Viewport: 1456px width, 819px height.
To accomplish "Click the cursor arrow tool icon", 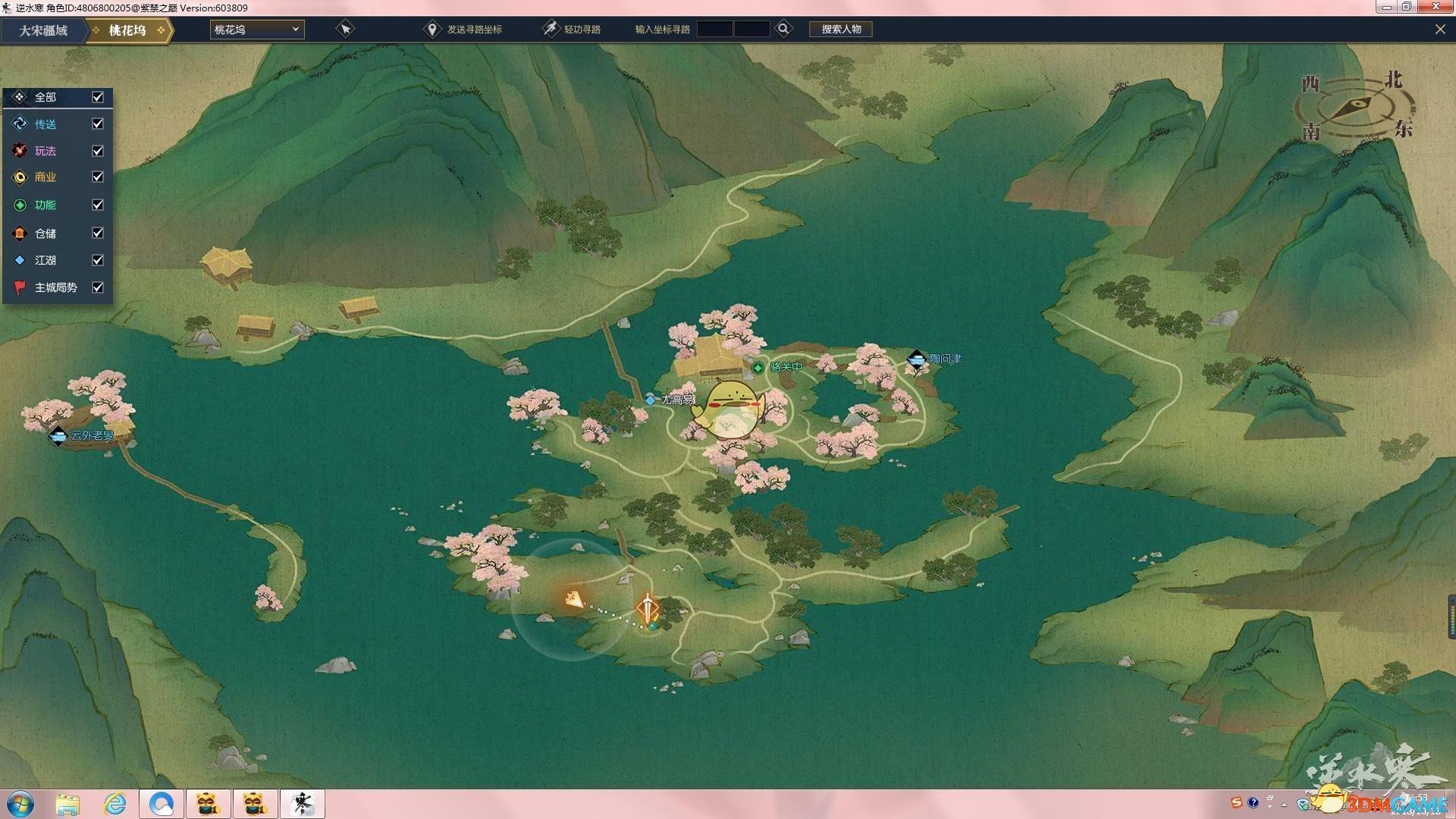I will tap(345, 30).
